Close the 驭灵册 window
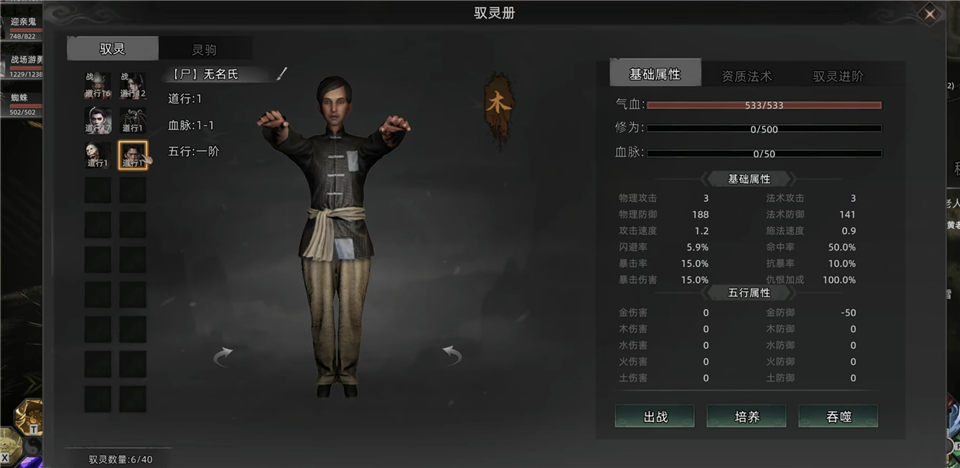The image size is (960, 468). (930, 14)
